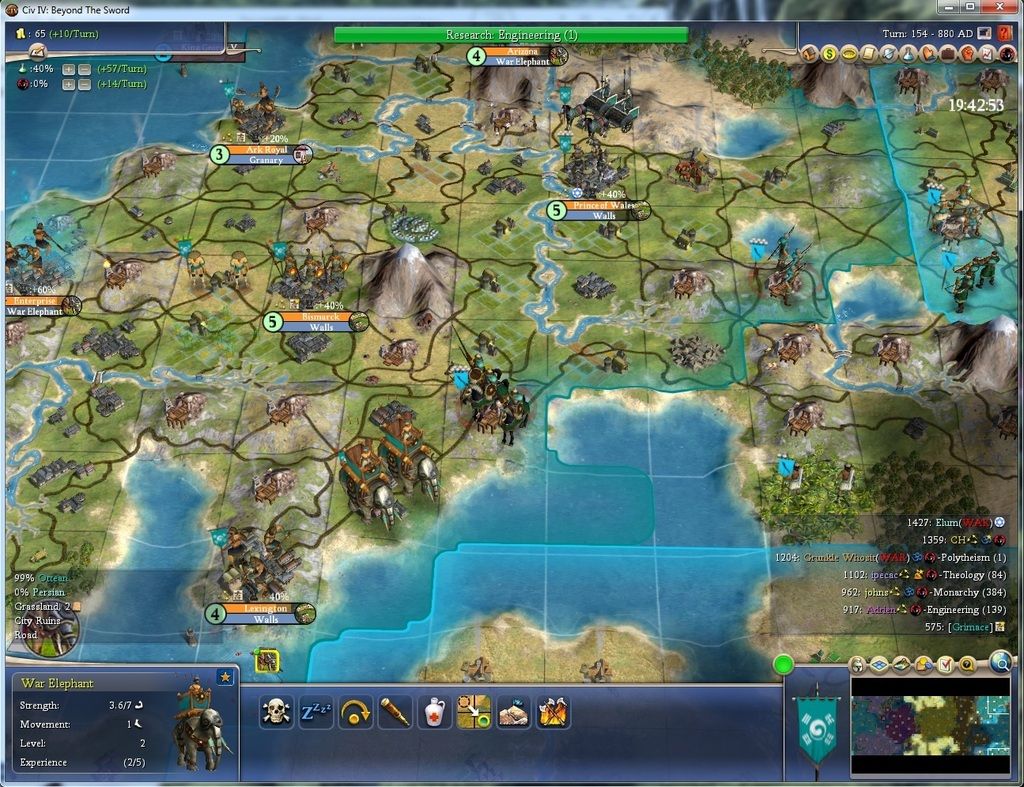Activate the go-to move command

pyautogui.click(x=474, y=711)
